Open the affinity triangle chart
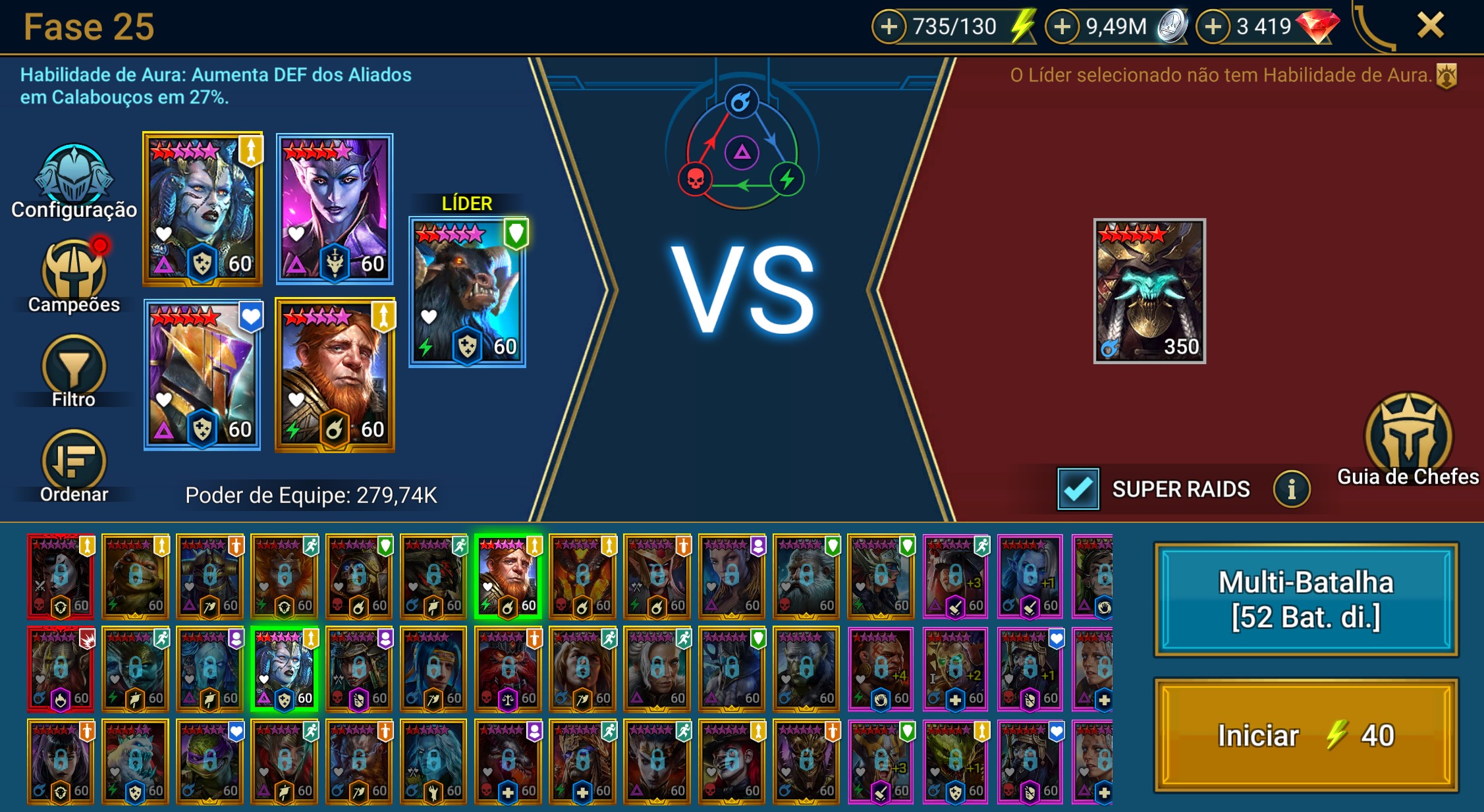1484x812 pixels. tap(742, 153)
